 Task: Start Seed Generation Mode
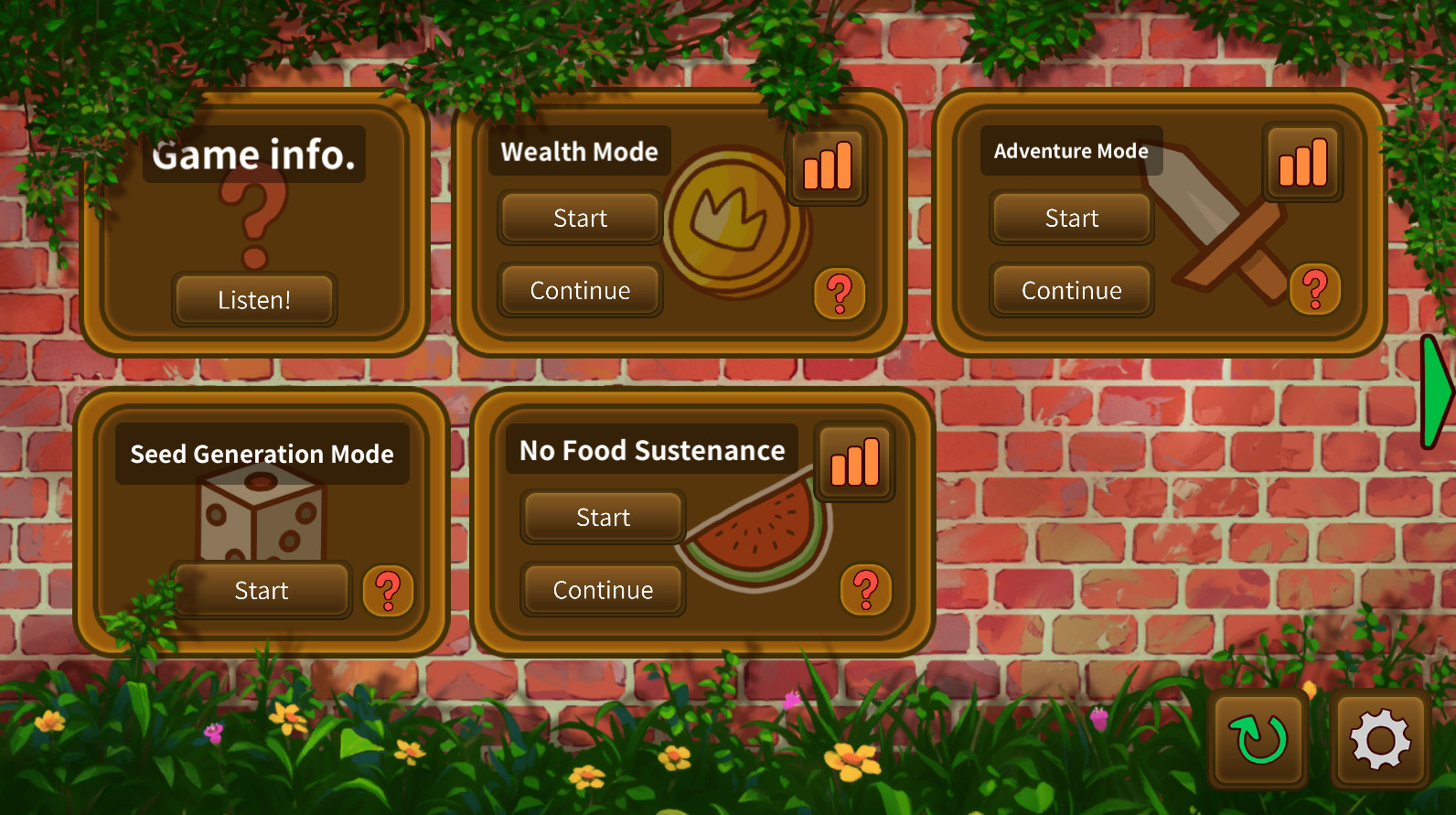[262, 590]
